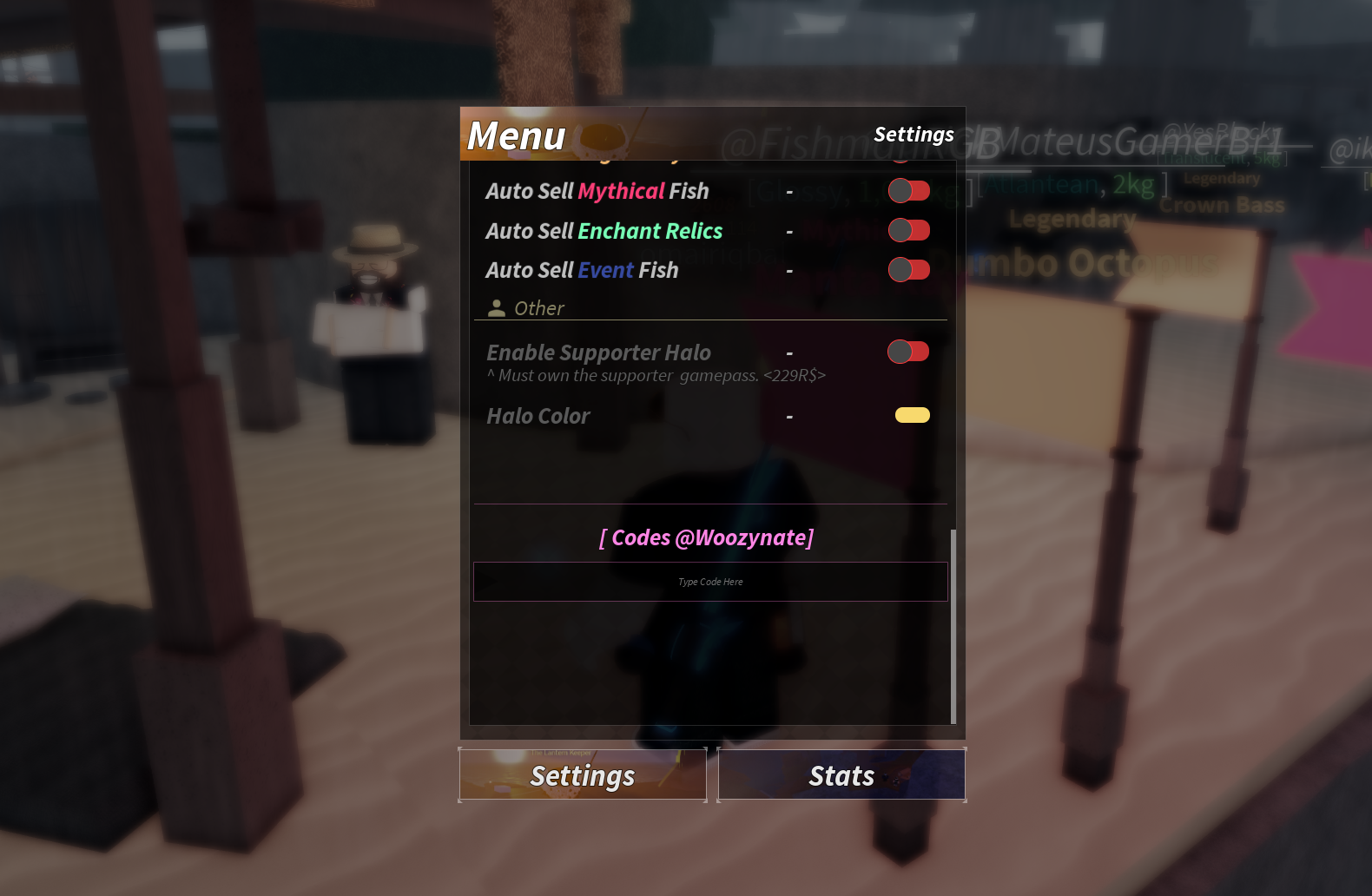The image size is (1372, 896).
Task: Click the Auto Sell Event Fish label
Action: 582,269
